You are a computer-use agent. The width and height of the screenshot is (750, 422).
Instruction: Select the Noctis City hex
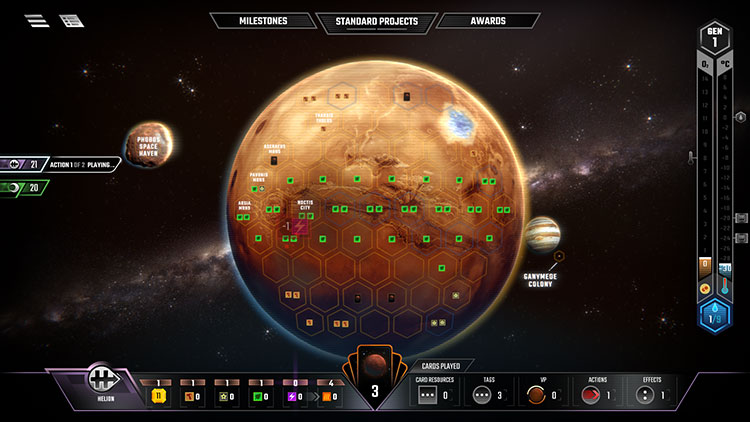(x=299, y=227)
